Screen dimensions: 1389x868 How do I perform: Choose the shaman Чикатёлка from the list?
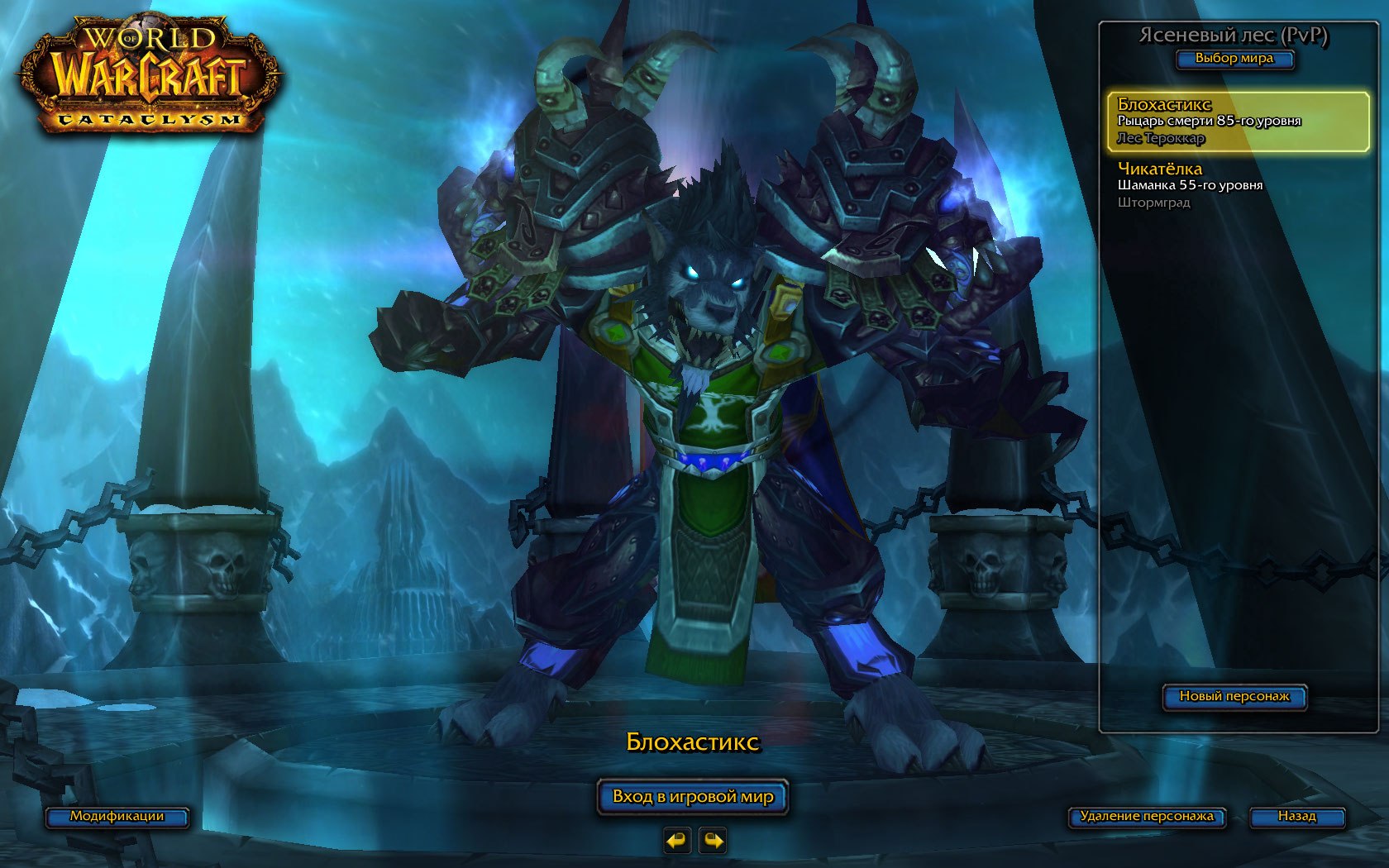pyautogui.click(x=1238, y=185)
